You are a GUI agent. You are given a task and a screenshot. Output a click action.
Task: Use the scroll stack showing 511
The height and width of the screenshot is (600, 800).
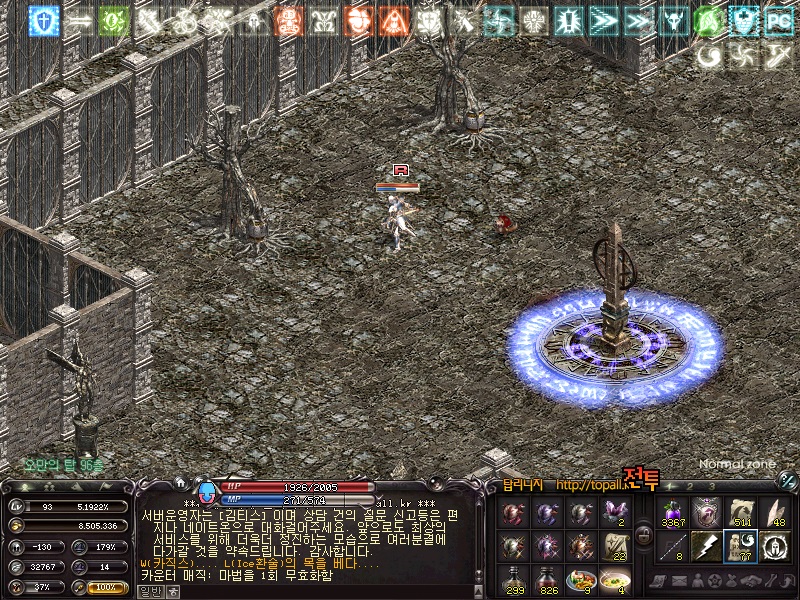pyautogui.click(x=741, y=513)
